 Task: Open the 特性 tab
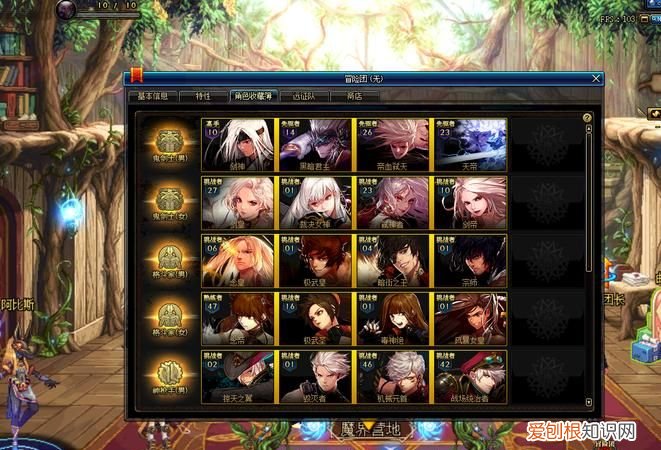point(203,97)
